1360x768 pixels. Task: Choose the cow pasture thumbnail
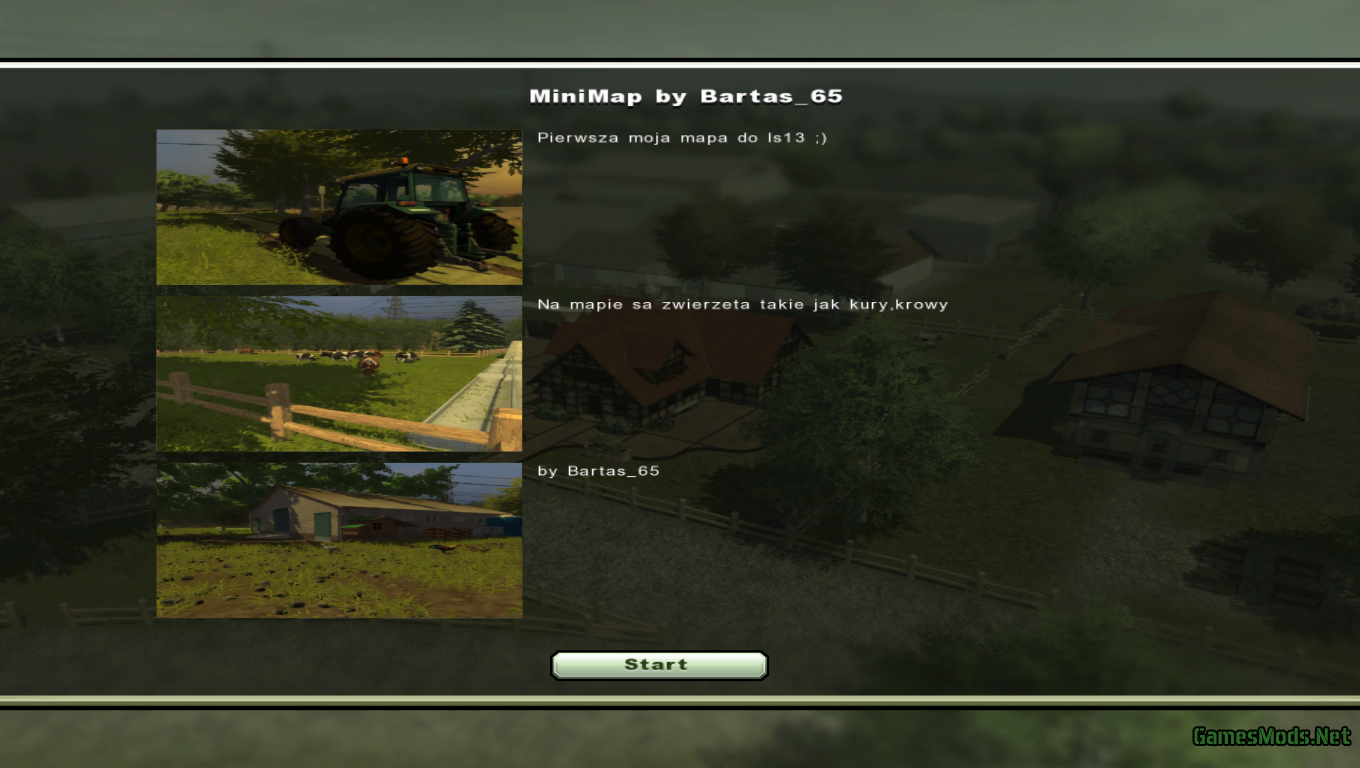tap(339, 373)
